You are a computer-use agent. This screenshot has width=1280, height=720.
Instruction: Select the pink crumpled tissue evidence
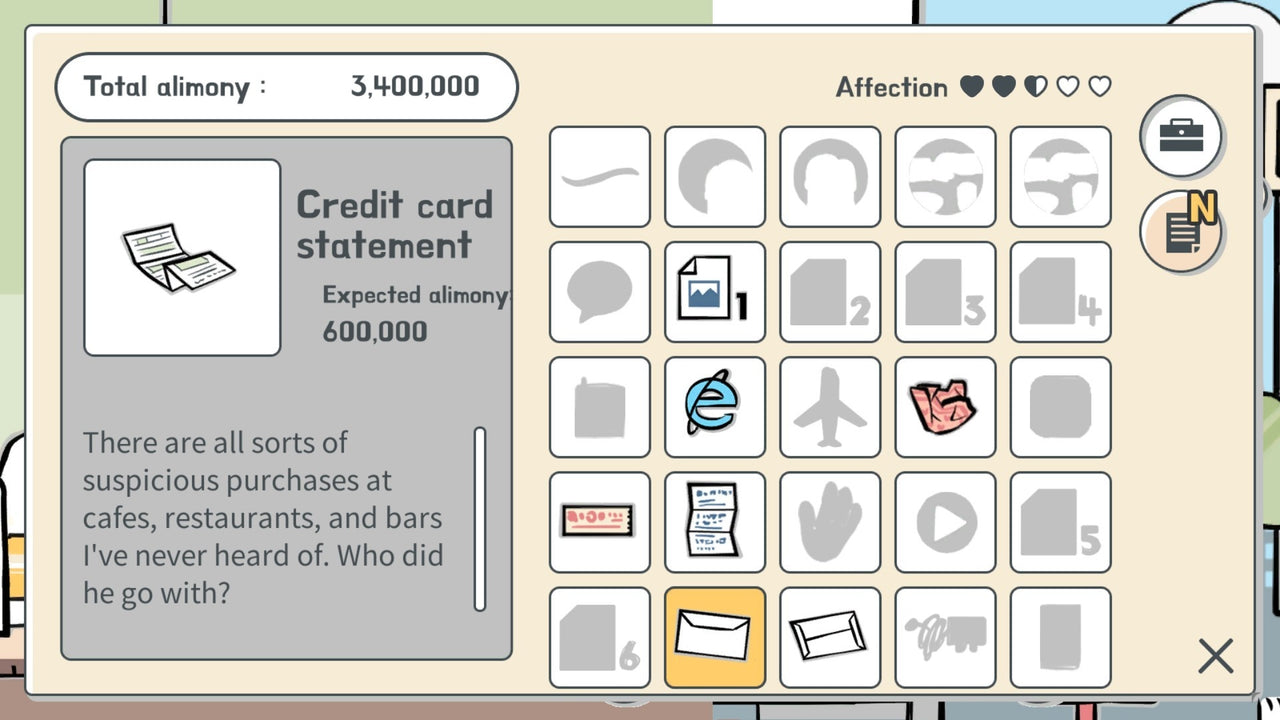[945, 407]
